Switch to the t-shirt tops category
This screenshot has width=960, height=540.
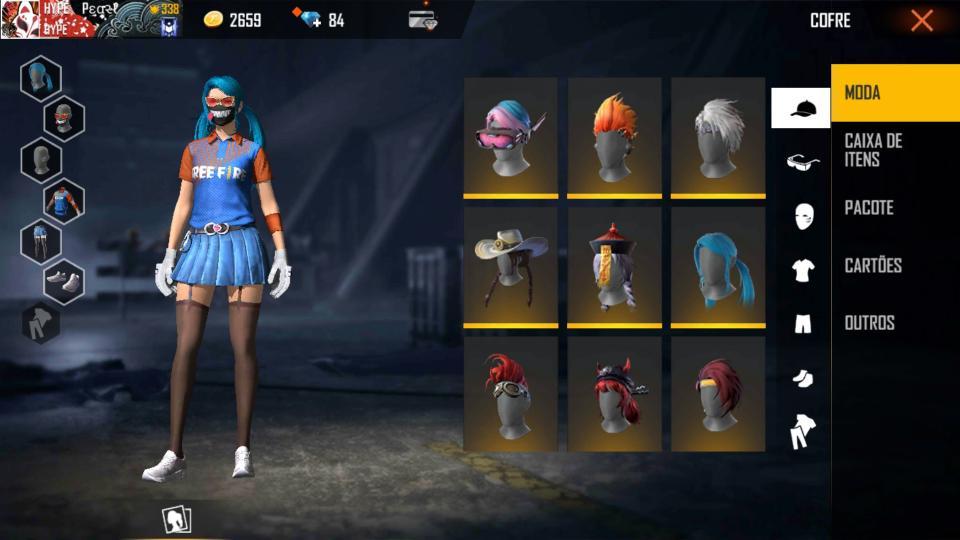(801, 269)
